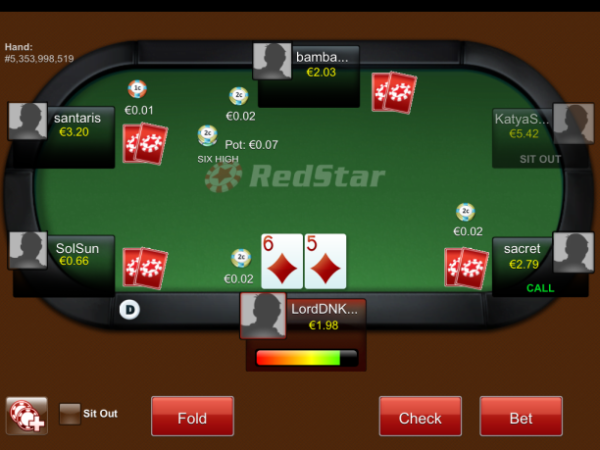Toggle the Sit Out checkbox
The image size is (600, 450).
pyautogui.click(x=70, y=414)
